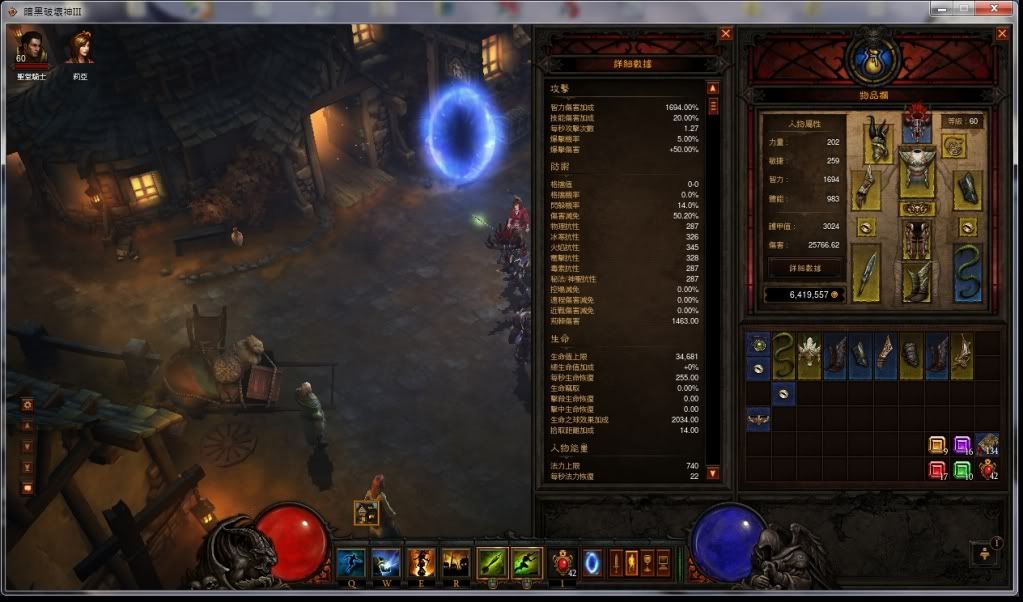This screenshot has height=602, width=1023.
Task: Select the equipped belt slot
Action: coord(916,209)
